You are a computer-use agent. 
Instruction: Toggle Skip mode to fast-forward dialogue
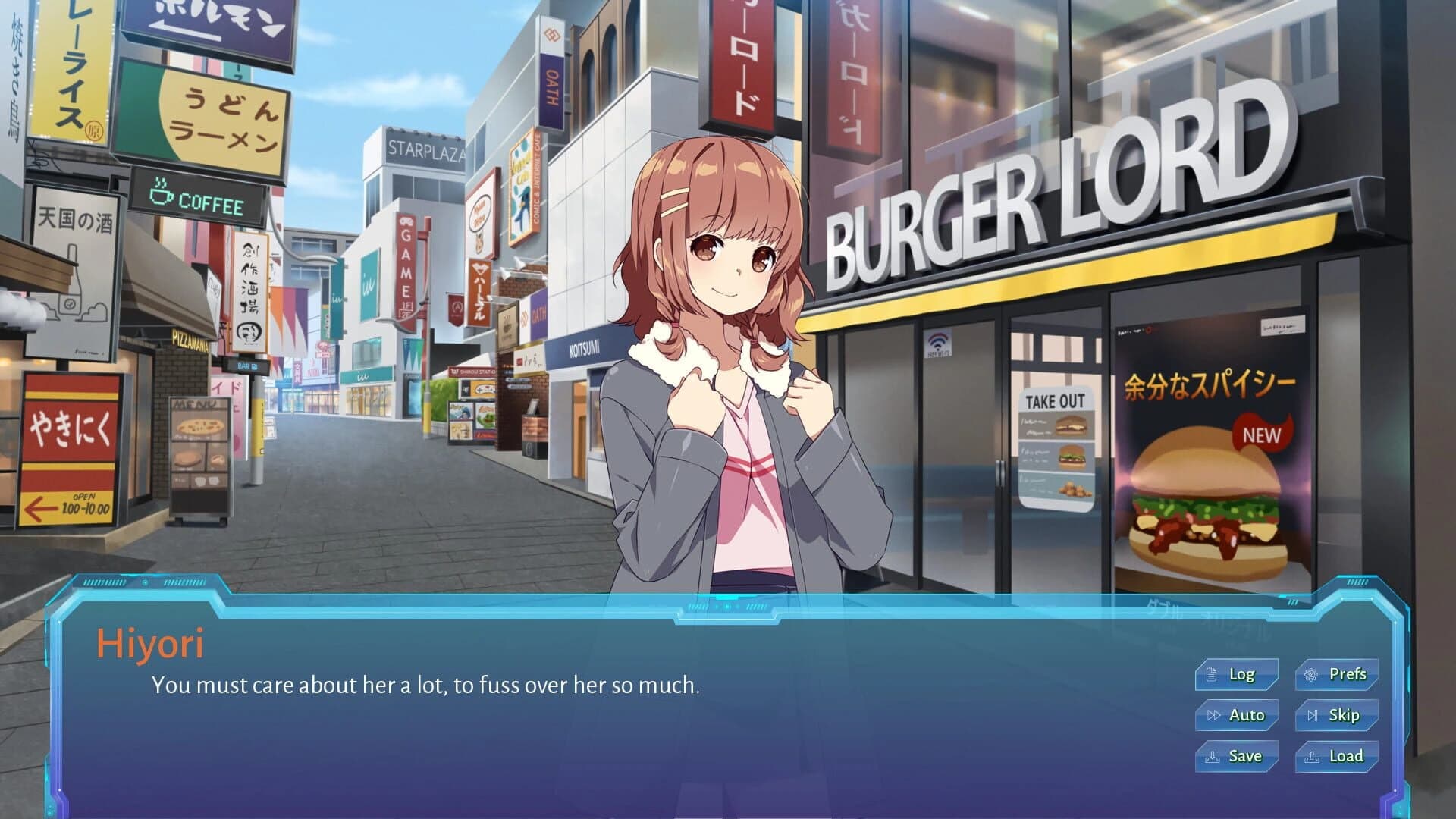point(1336,714)
